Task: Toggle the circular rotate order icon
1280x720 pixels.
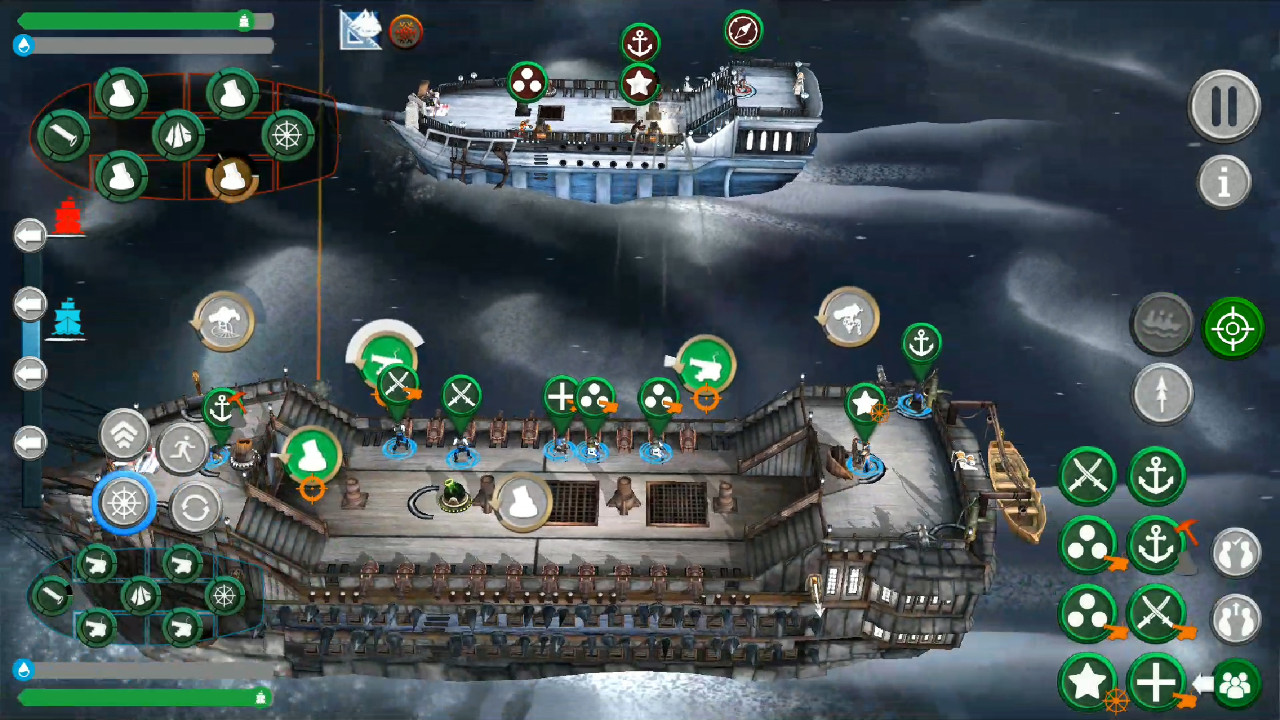Action: 196,505
